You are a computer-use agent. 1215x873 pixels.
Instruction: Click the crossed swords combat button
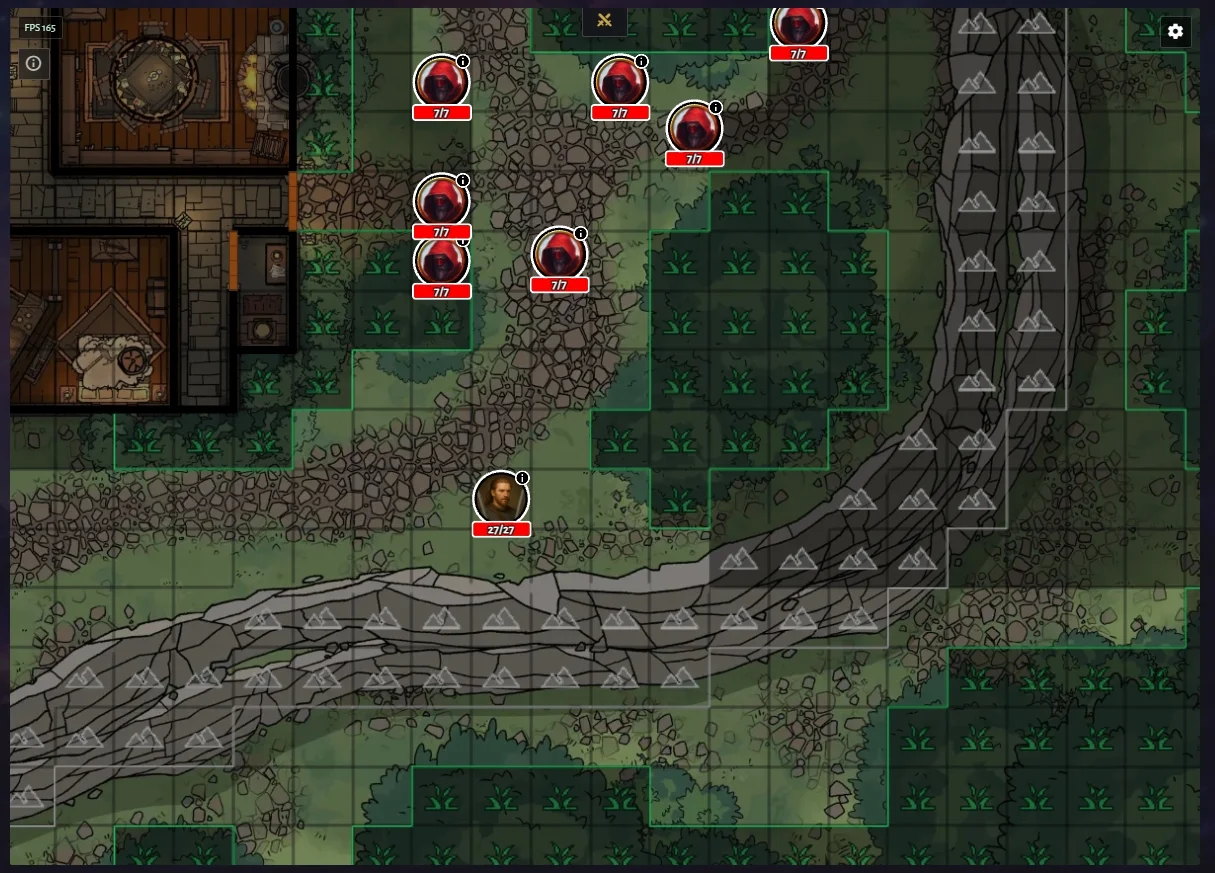604,21
